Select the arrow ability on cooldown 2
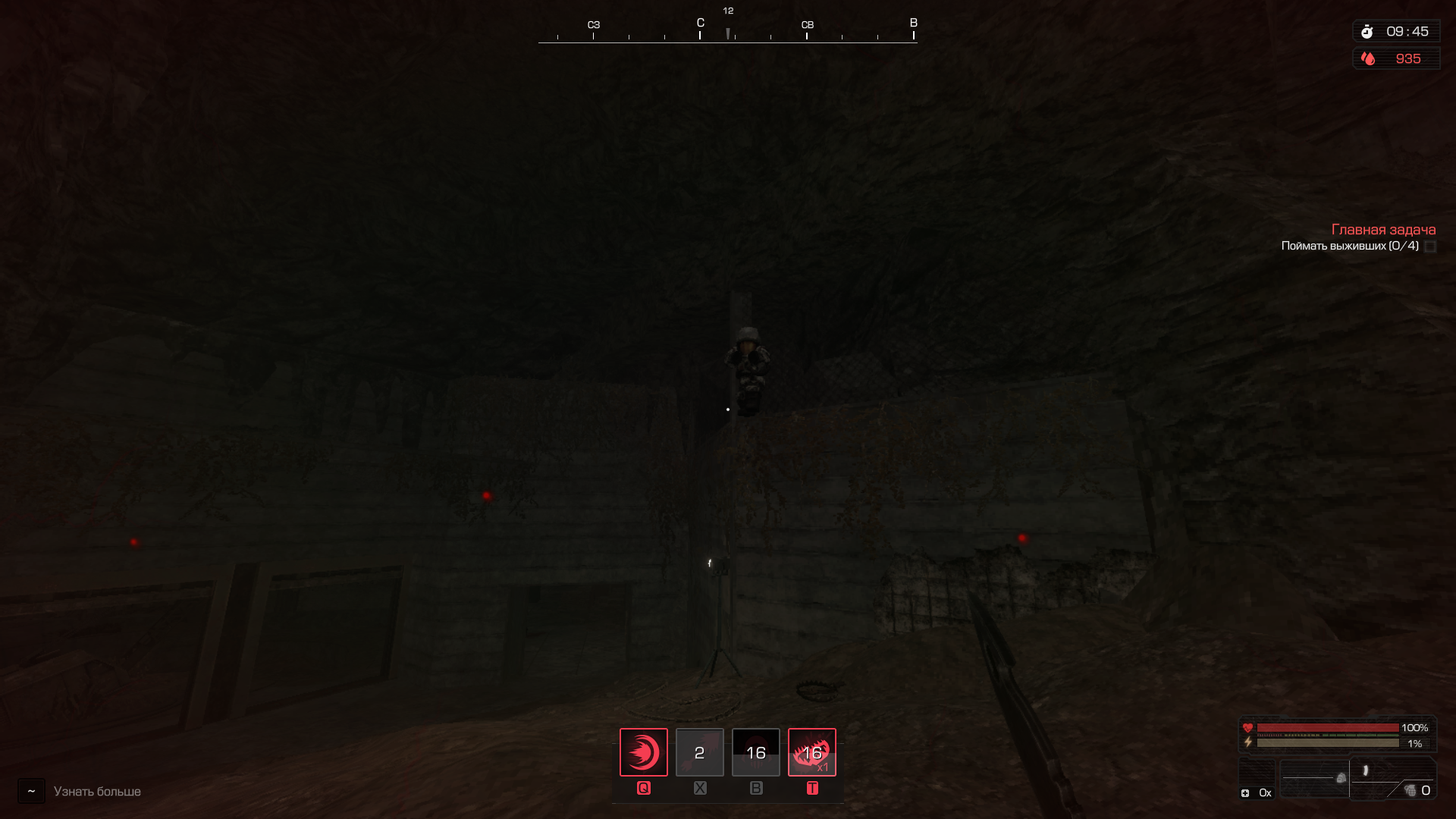This screenshot has width=1456, height=819. click(x=699, y=752)
